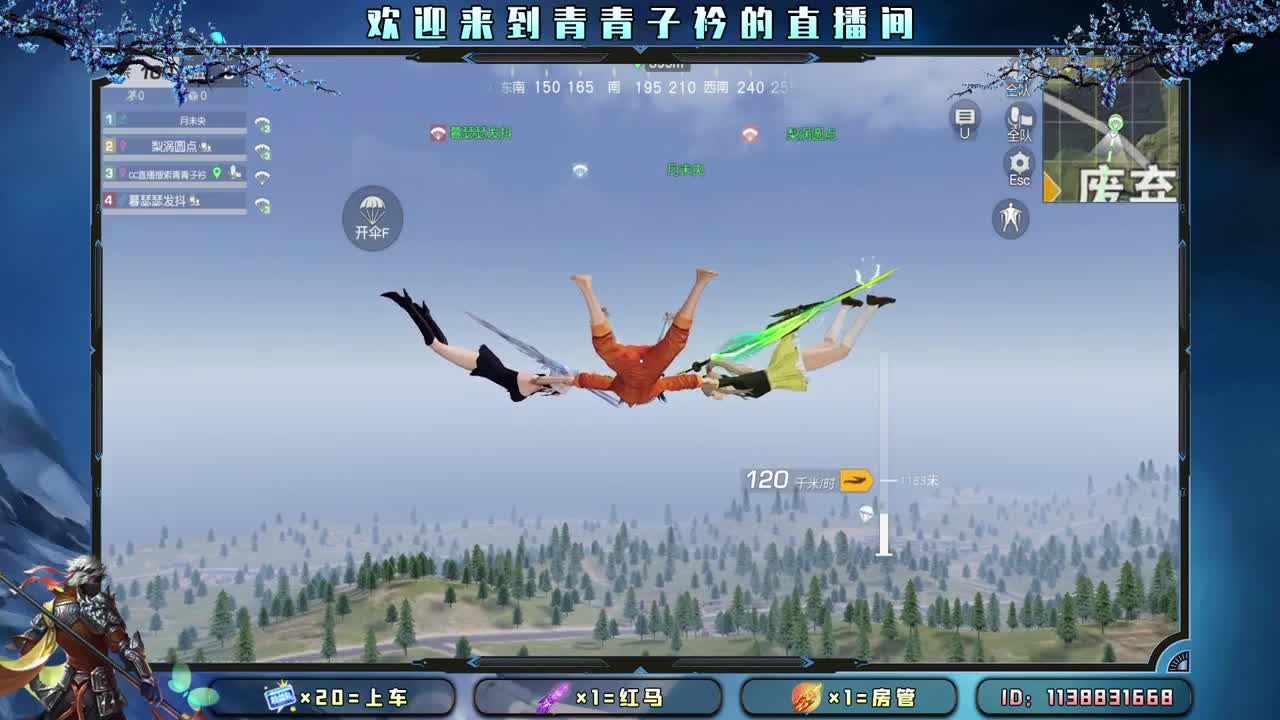This screenshot has height=720, width=1280.
Task: Click the parachute counter beside 月未央
Action: point(263,123)
